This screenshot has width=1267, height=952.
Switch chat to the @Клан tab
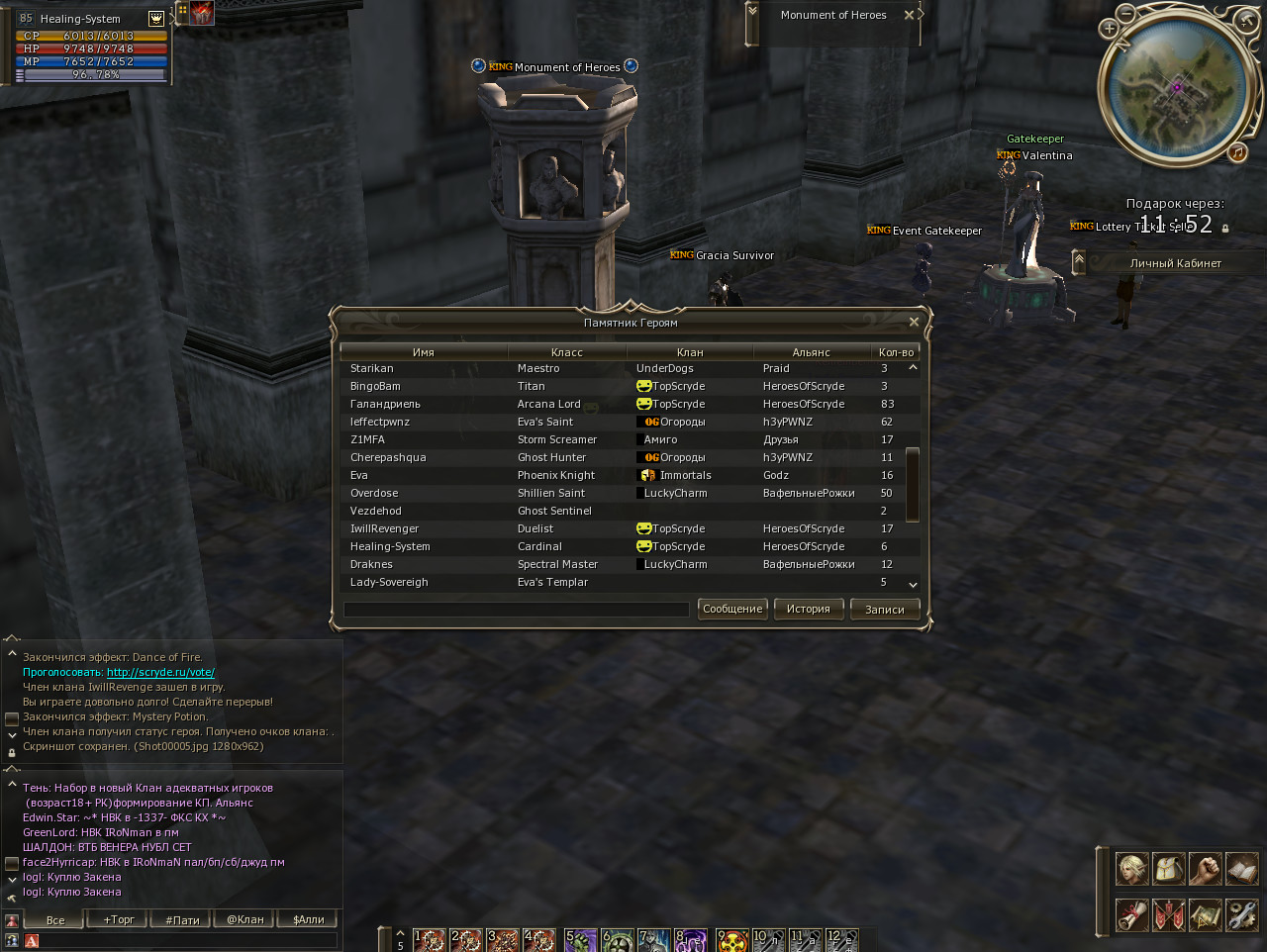pos(245,919)
